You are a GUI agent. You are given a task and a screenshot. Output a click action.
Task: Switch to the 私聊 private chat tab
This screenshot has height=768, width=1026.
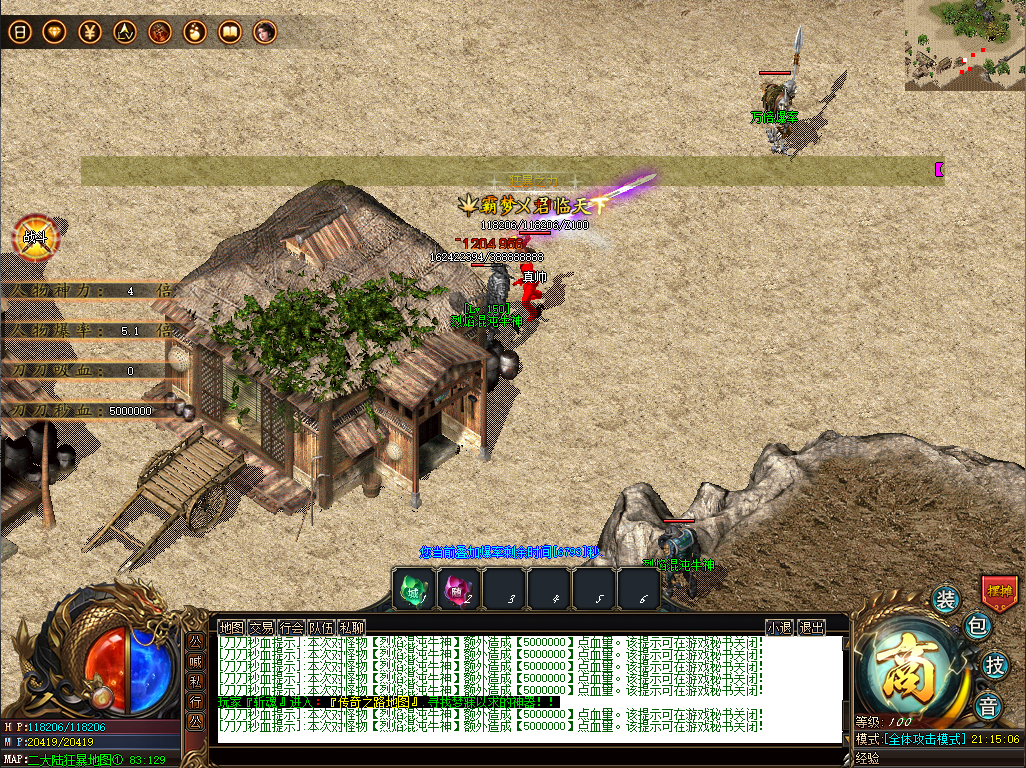point(351,627)
